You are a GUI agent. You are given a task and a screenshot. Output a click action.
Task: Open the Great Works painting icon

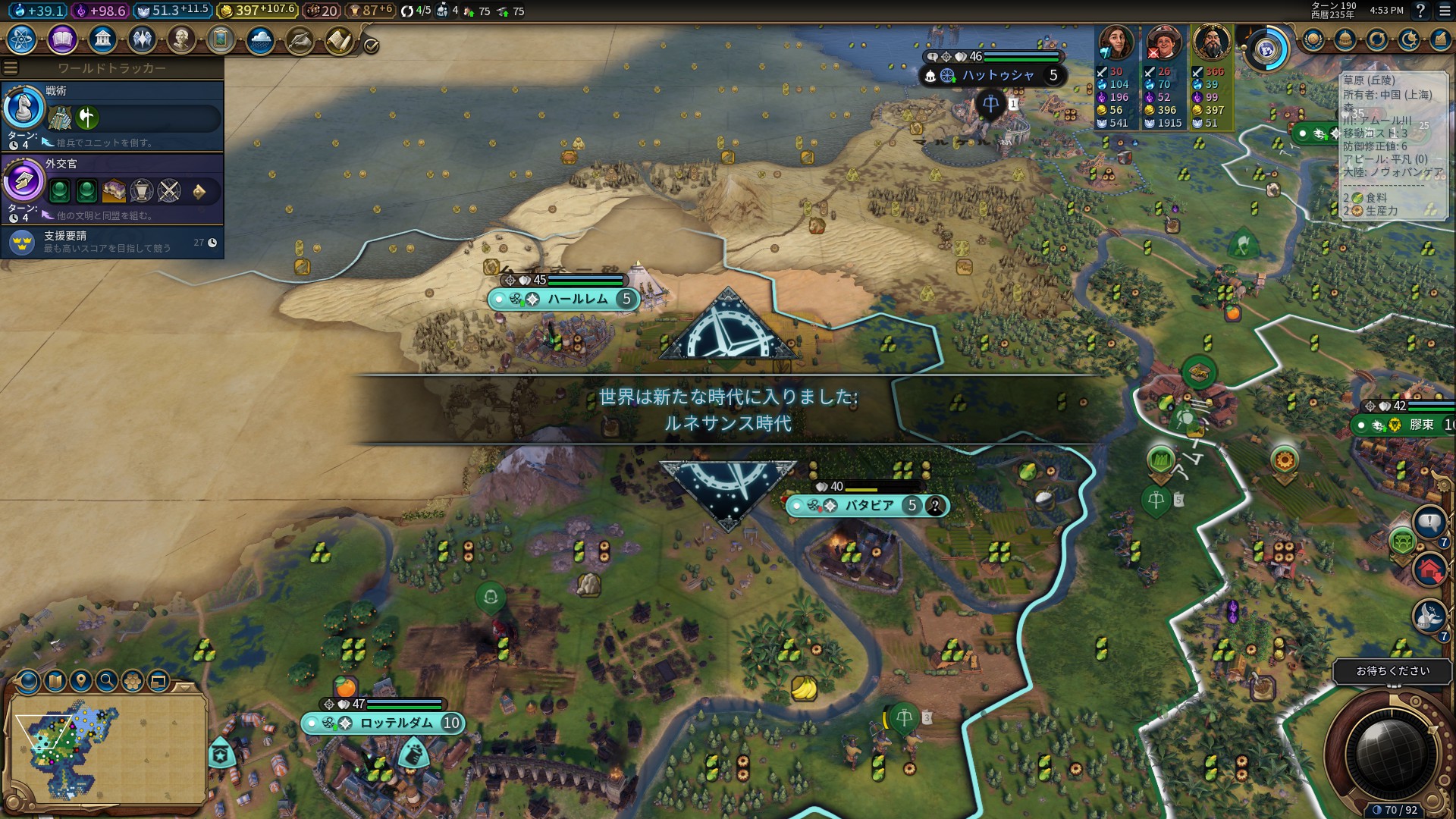coord(221,39)
